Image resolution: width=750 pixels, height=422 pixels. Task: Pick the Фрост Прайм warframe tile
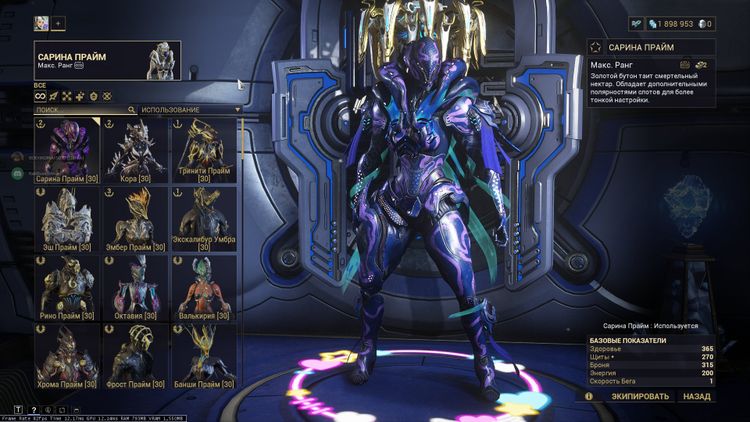coord(134,357)
